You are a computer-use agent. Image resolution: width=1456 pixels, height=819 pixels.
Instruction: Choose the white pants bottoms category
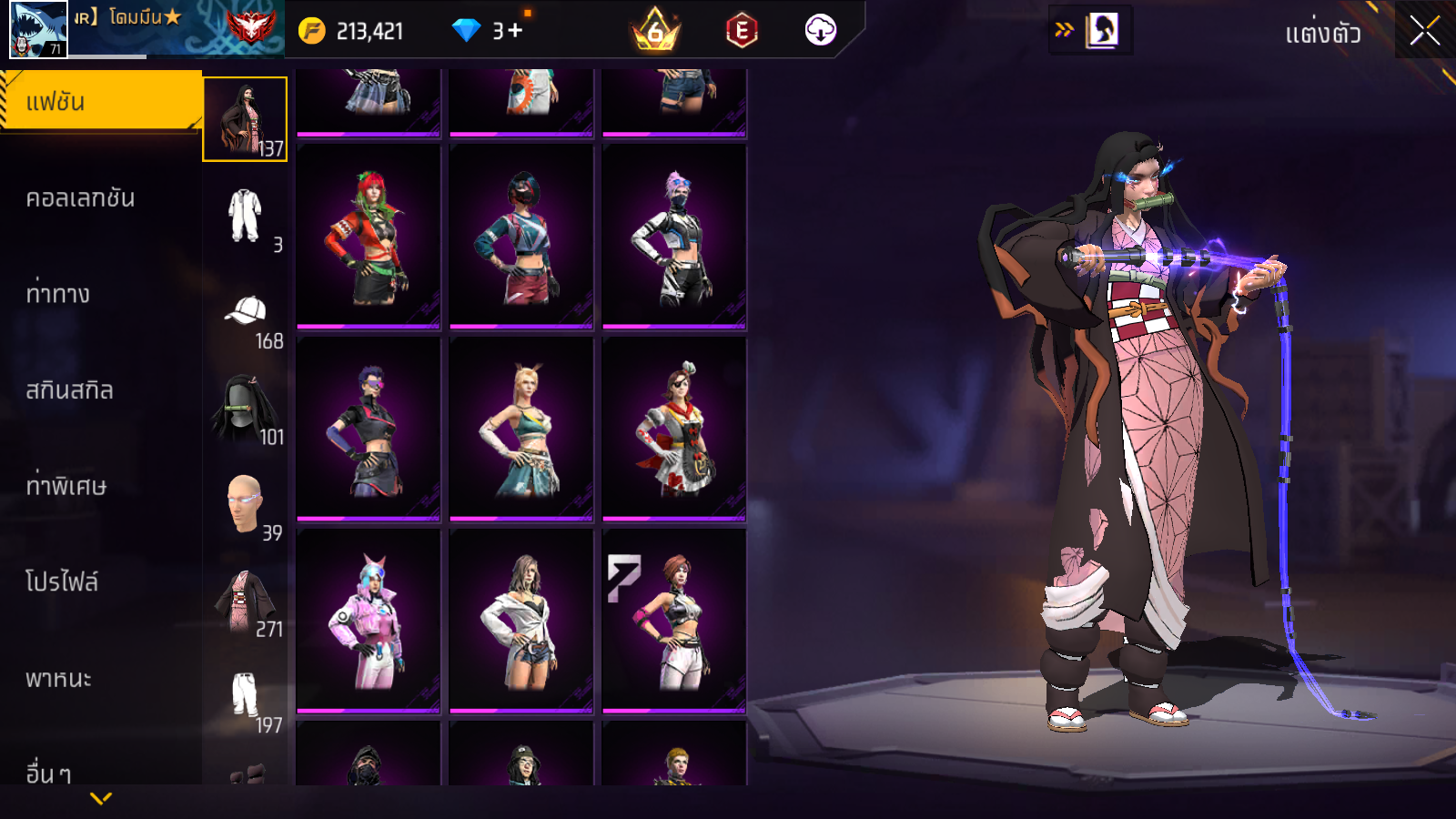[245, 696]
